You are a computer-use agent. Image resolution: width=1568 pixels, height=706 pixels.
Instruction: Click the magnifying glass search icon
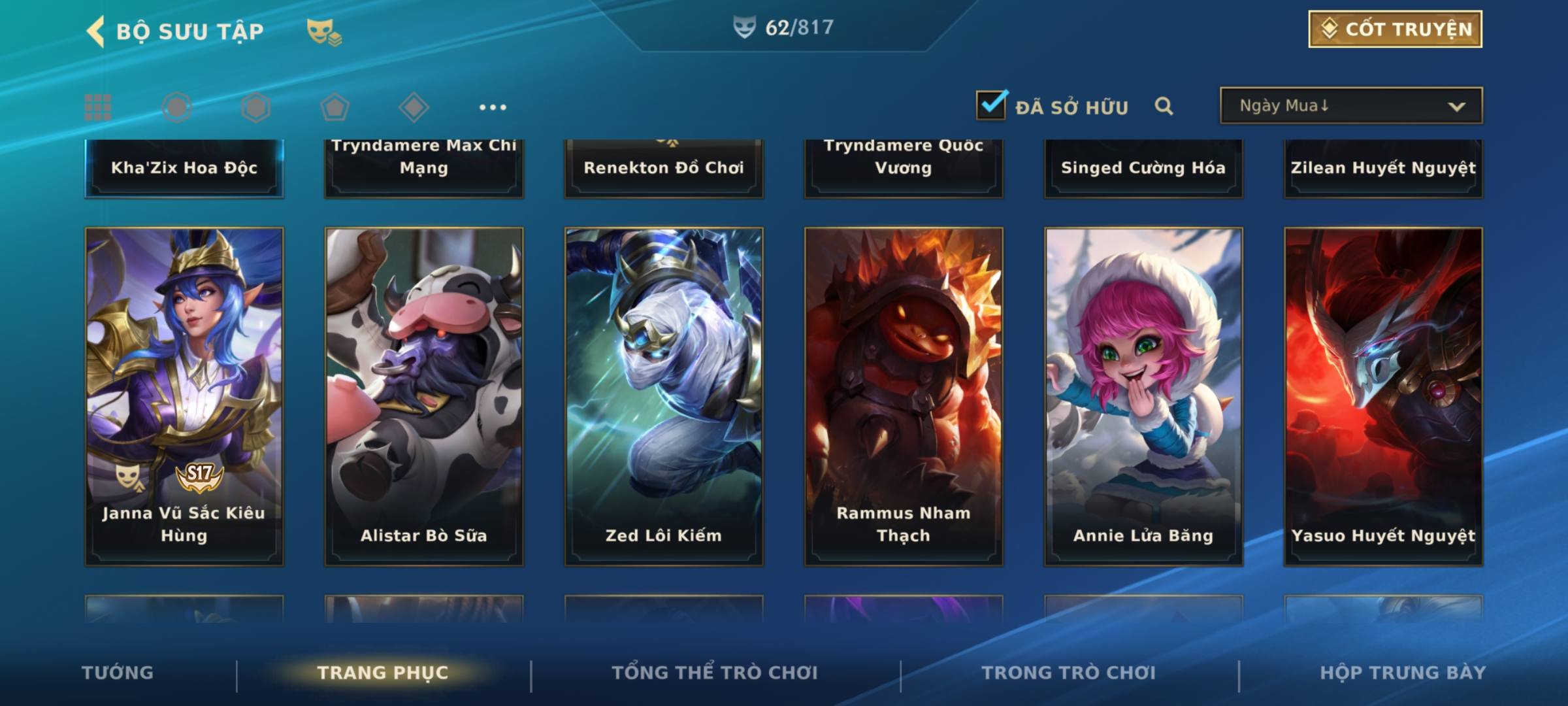pyautogui.click(x=1164, y=106)
